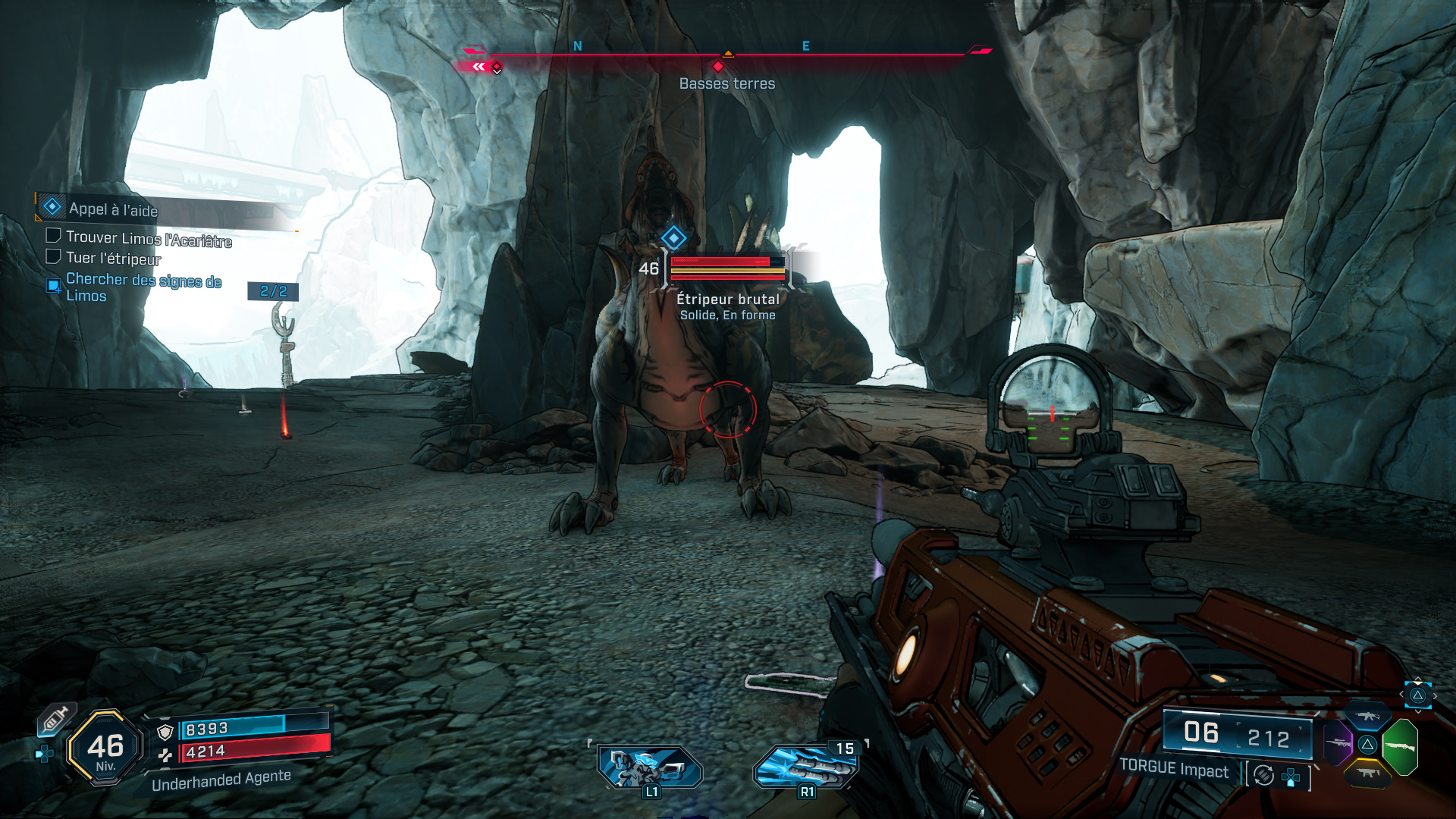
Task: Use the claw strike ability icon
Action: (x=806, y=767)
